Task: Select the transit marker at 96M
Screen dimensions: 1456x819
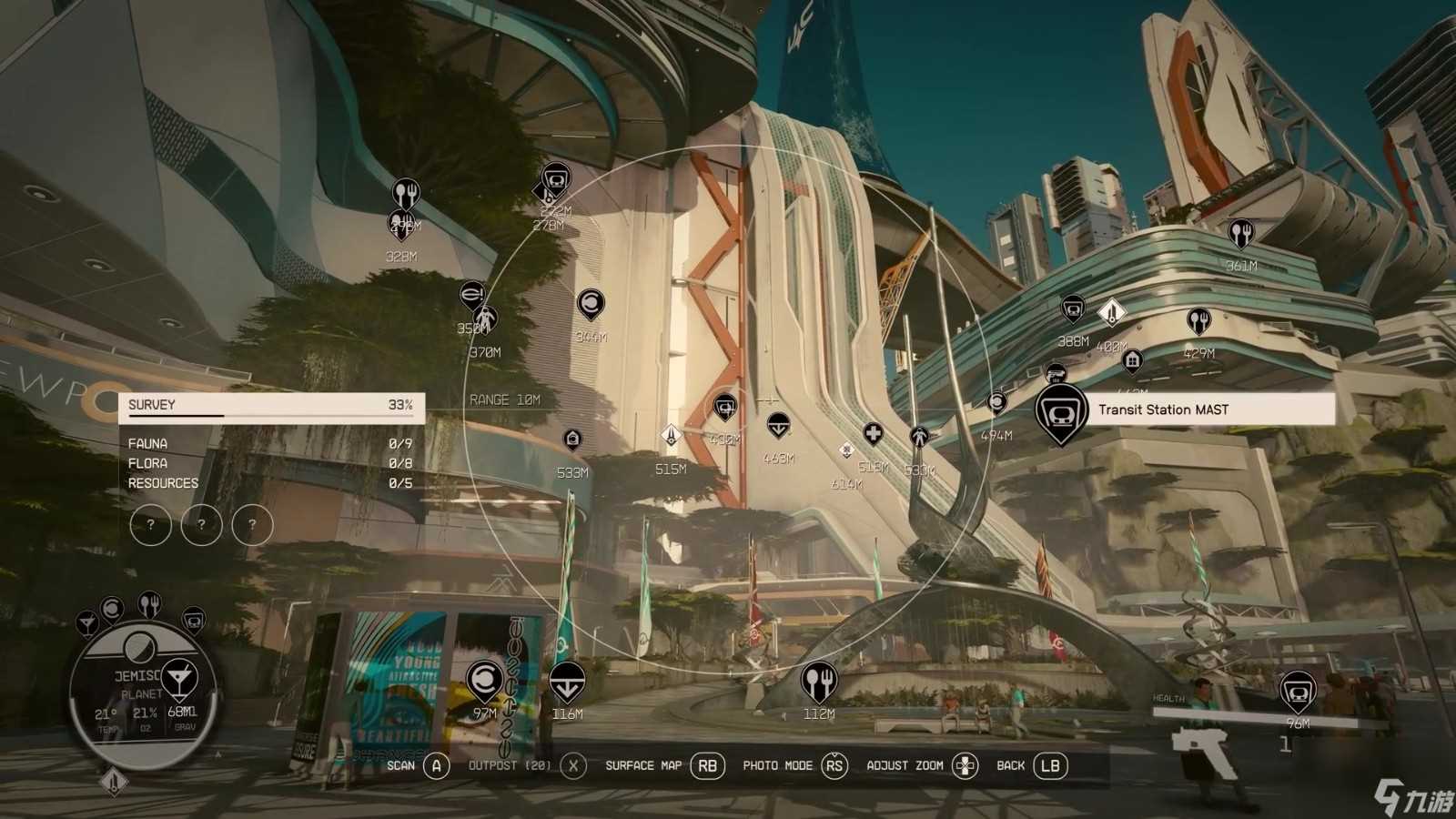Action: coord(1298,691)
